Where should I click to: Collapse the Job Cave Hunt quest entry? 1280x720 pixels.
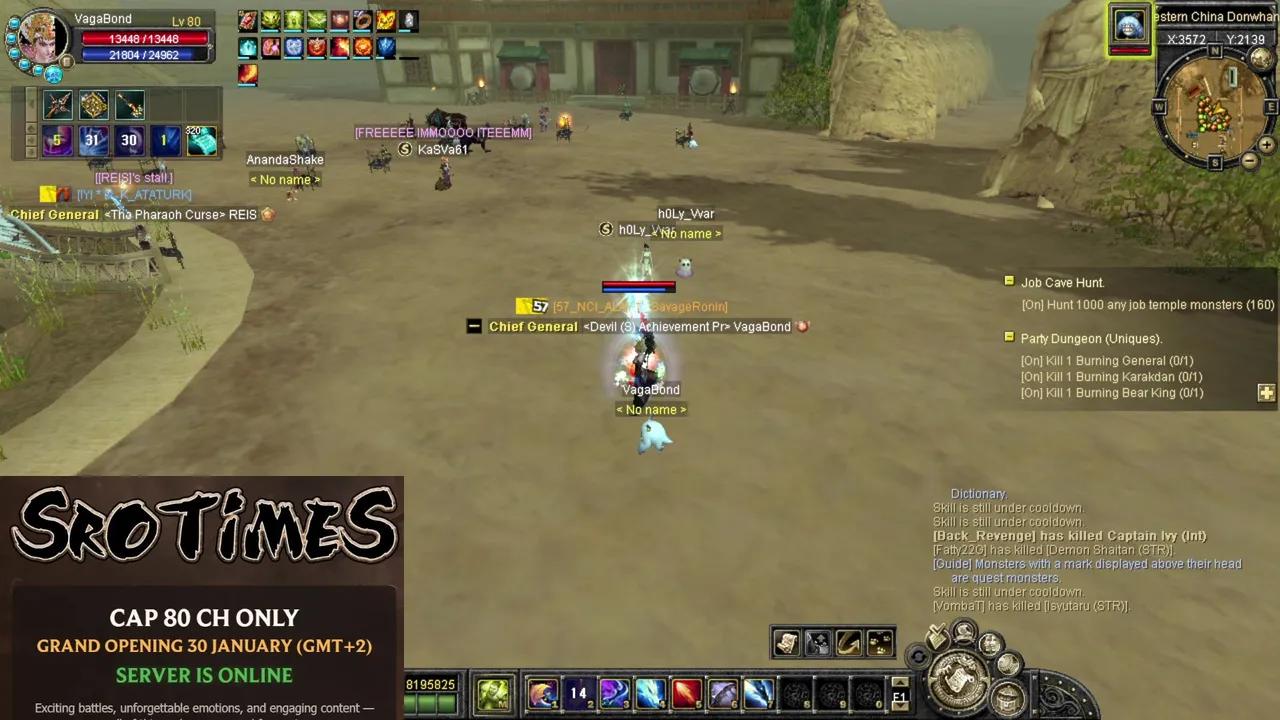(x=1009, y=281)
